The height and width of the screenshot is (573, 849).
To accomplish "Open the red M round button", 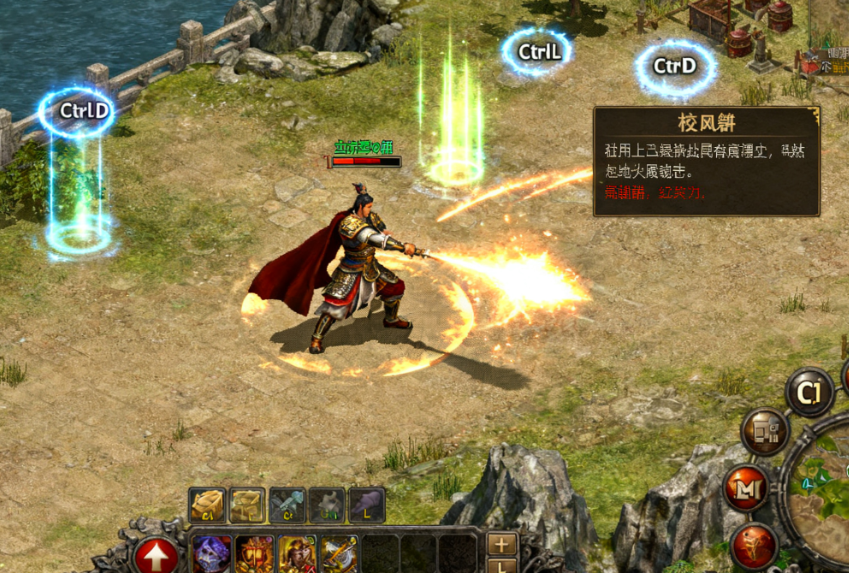I will [x=748, y=488].
